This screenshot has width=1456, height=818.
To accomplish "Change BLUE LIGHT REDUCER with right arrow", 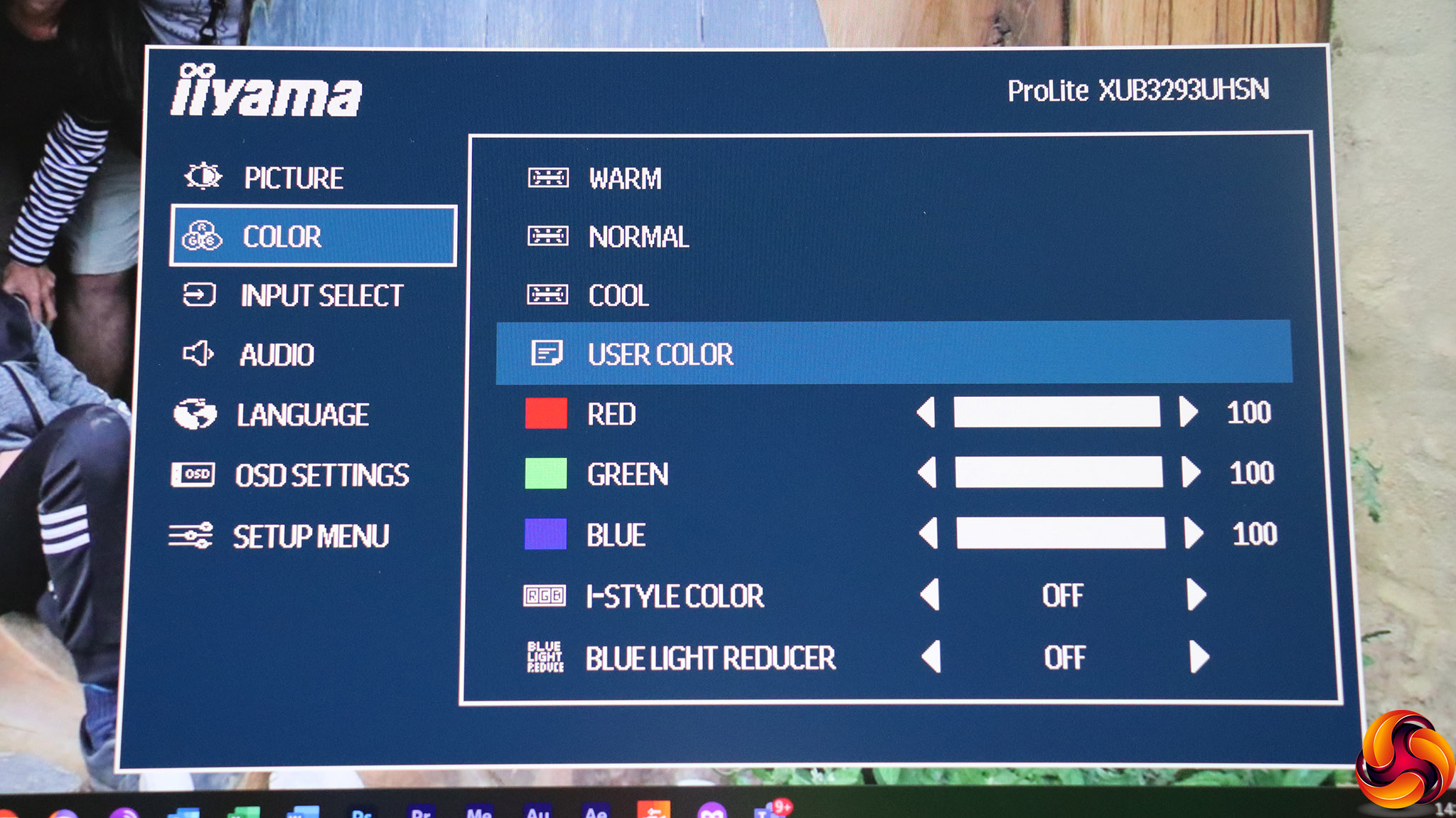I will pyautogui.click(x=1199, y=657).
